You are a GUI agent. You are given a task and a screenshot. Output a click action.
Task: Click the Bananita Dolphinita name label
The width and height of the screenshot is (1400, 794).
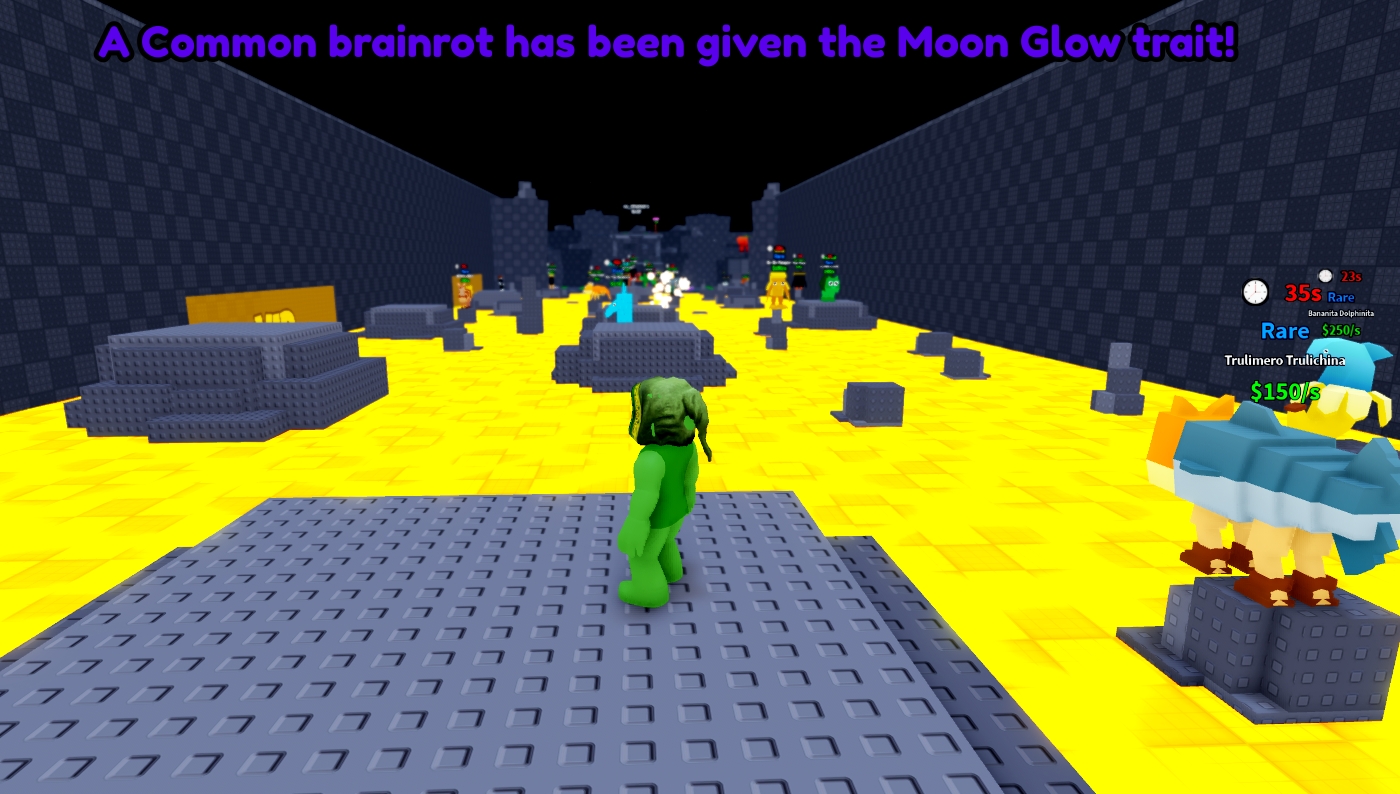click(x=1341, y=313)
